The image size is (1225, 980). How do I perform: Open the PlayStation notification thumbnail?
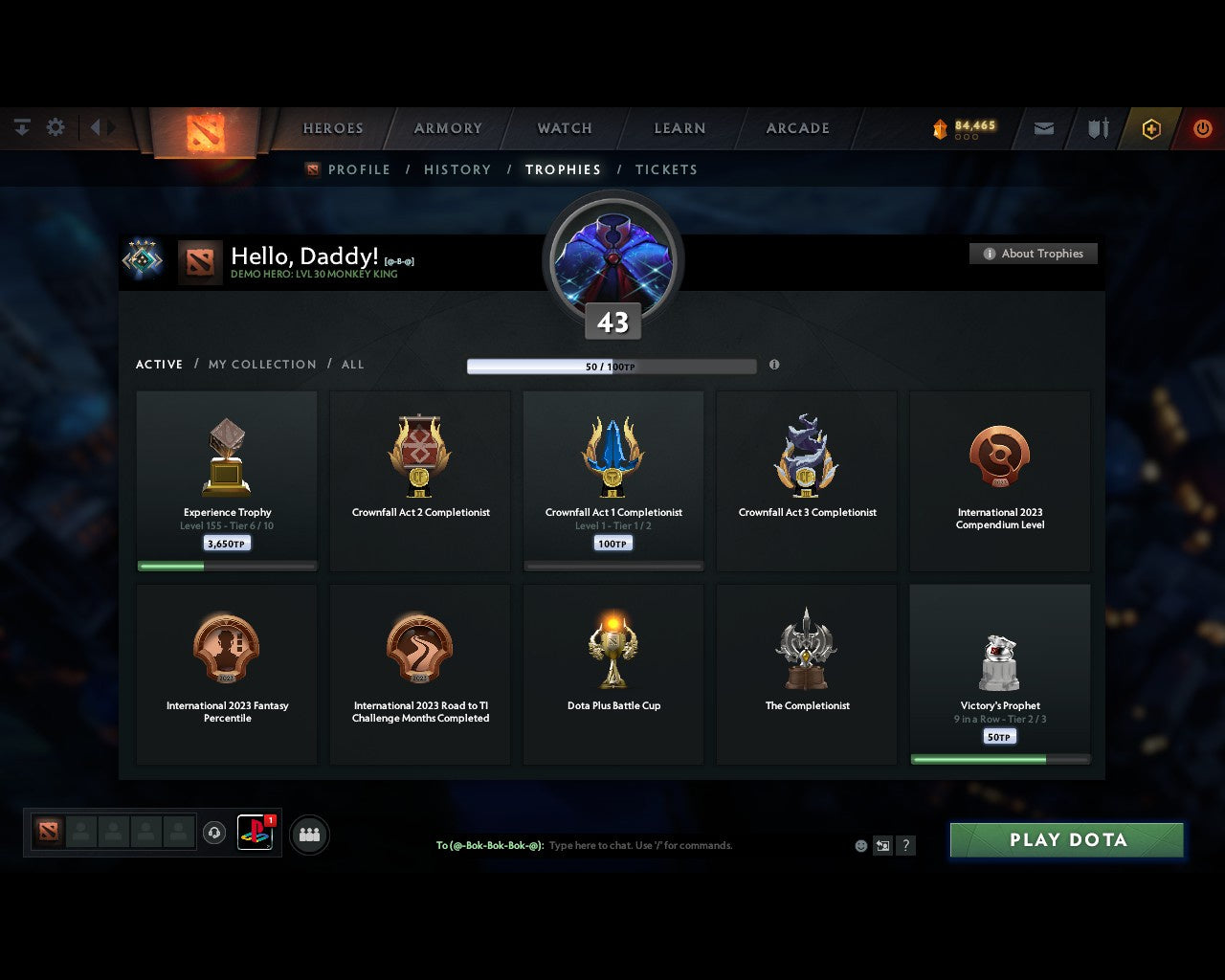click(255, 833)
